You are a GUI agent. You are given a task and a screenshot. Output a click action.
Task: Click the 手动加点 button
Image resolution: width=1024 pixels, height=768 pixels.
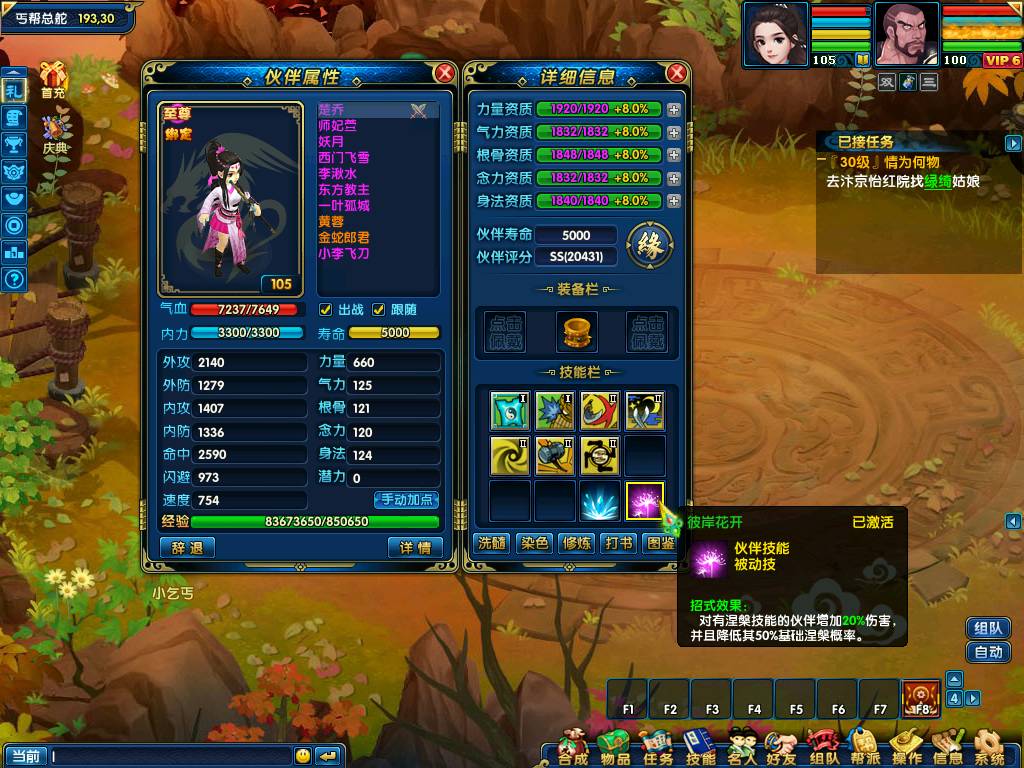point(407,499)
